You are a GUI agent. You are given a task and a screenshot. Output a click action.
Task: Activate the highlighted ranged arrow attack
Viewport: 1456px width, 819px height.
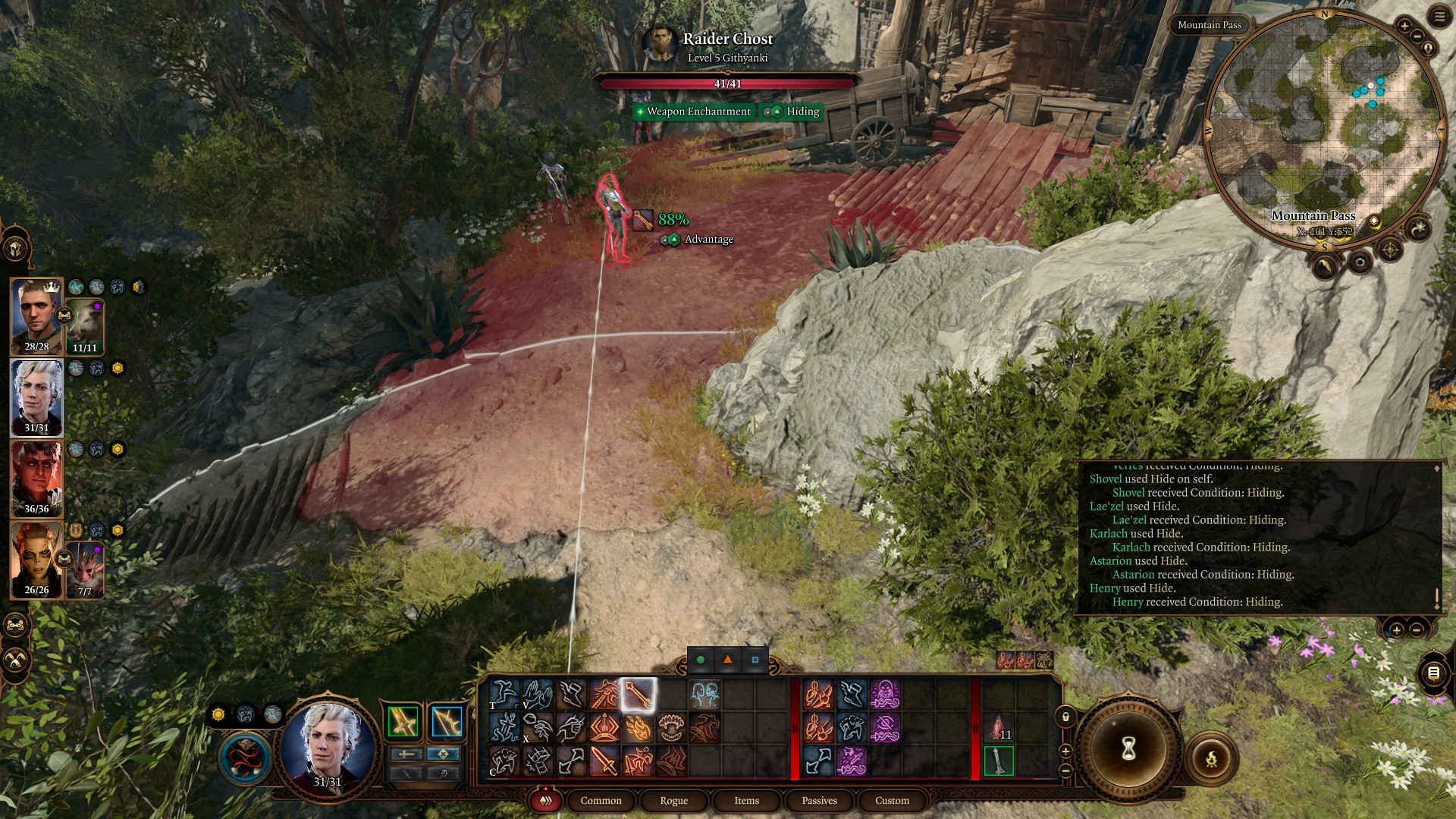coord(638,695)
